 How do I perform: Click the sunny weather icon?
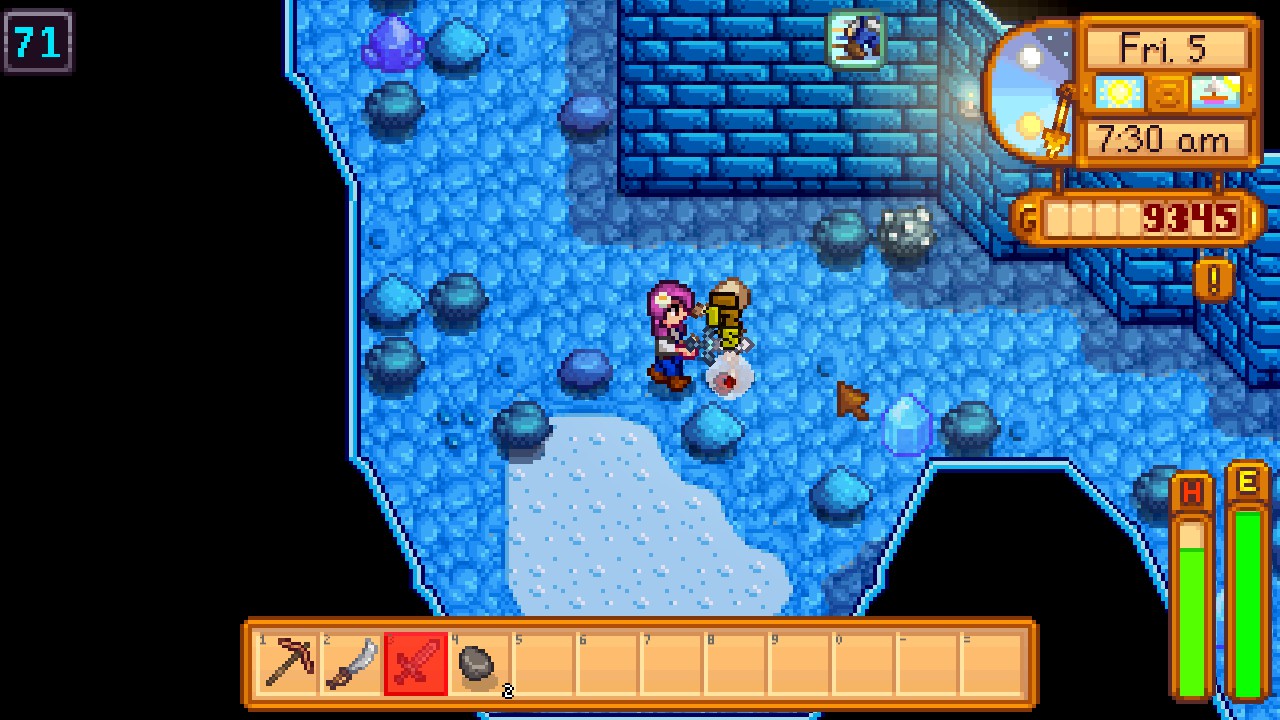(1120, 92)
